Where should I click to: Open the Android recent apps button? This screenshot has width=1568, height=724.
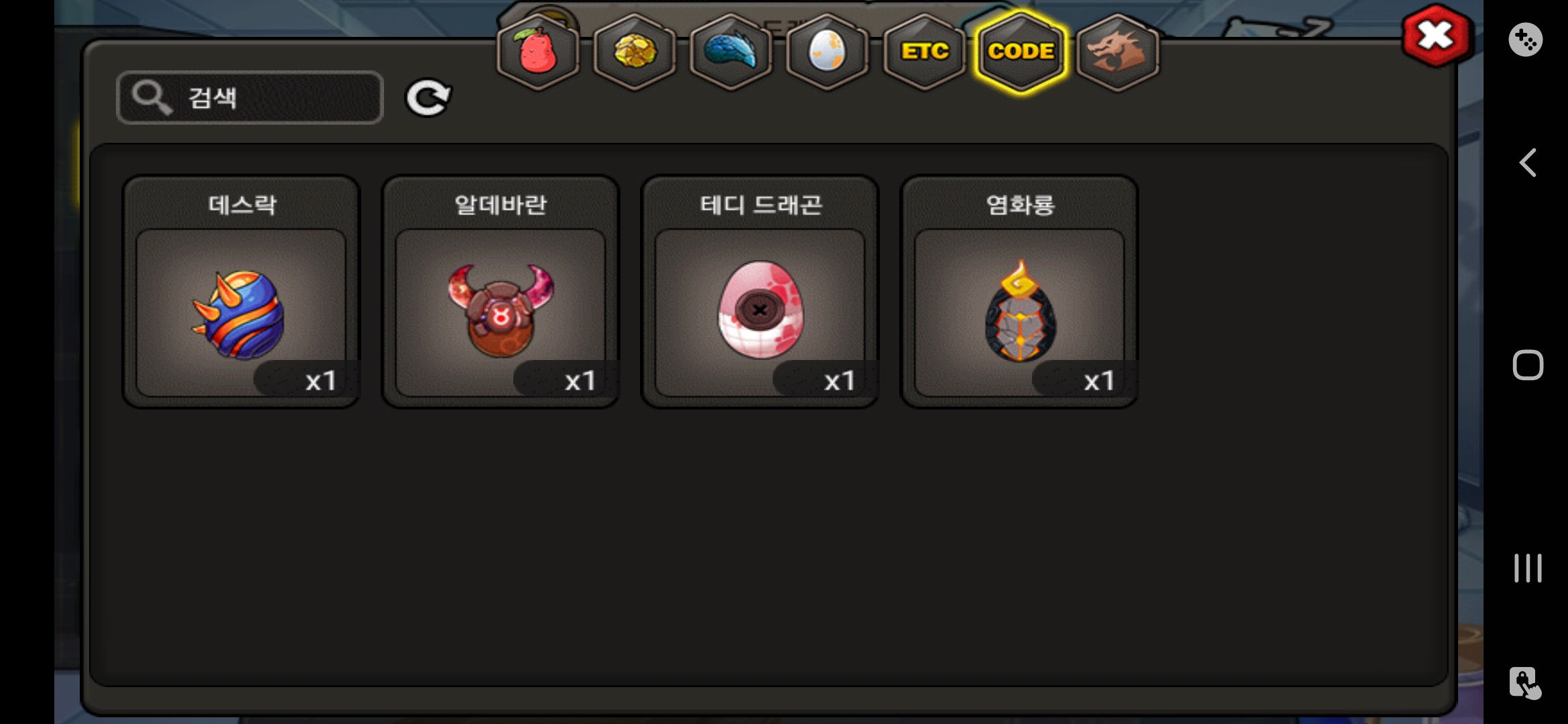pos(1527,568)
